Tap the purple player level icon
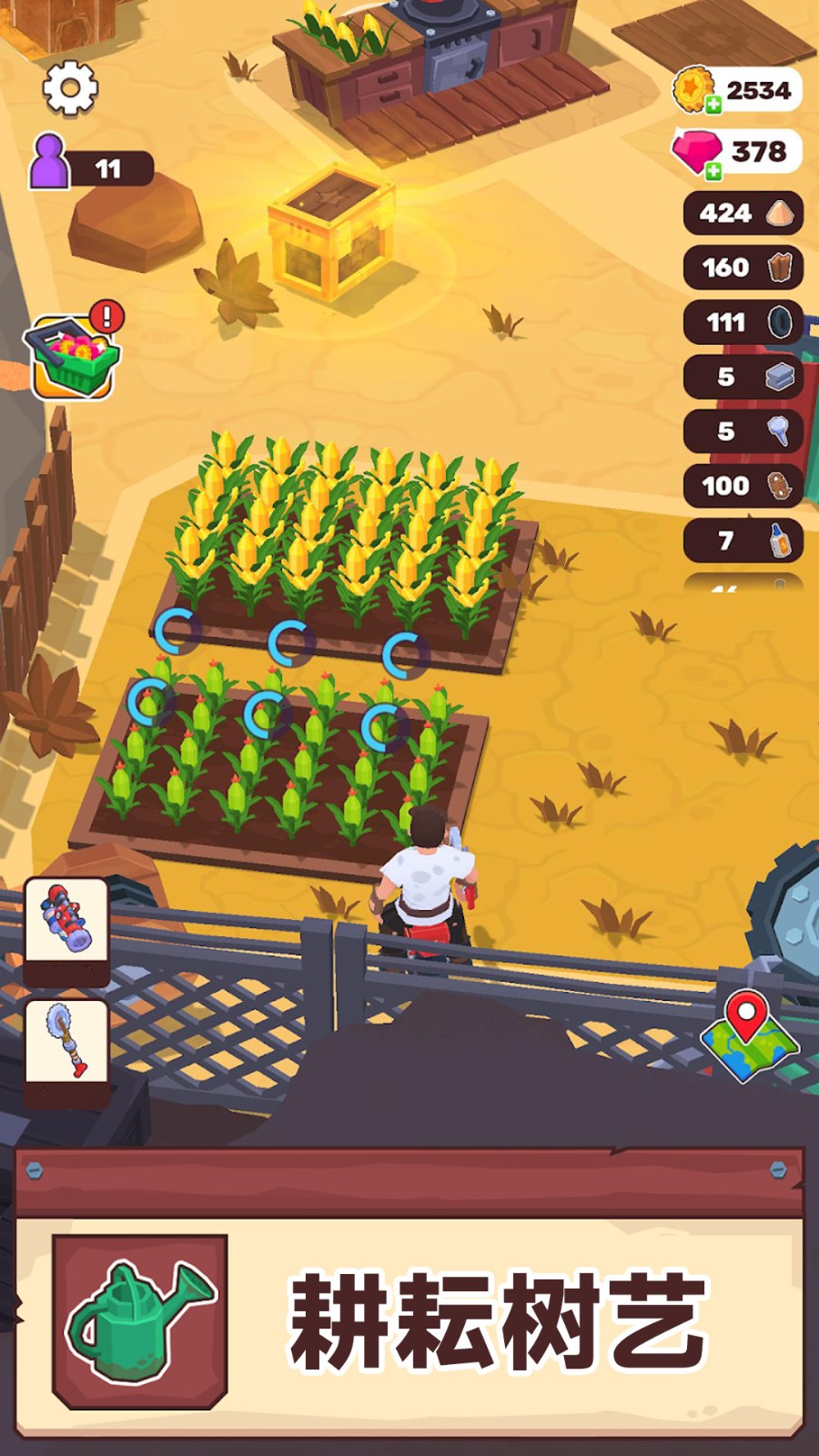This screenshot has height=1456, width=819. tap(50, 162)
